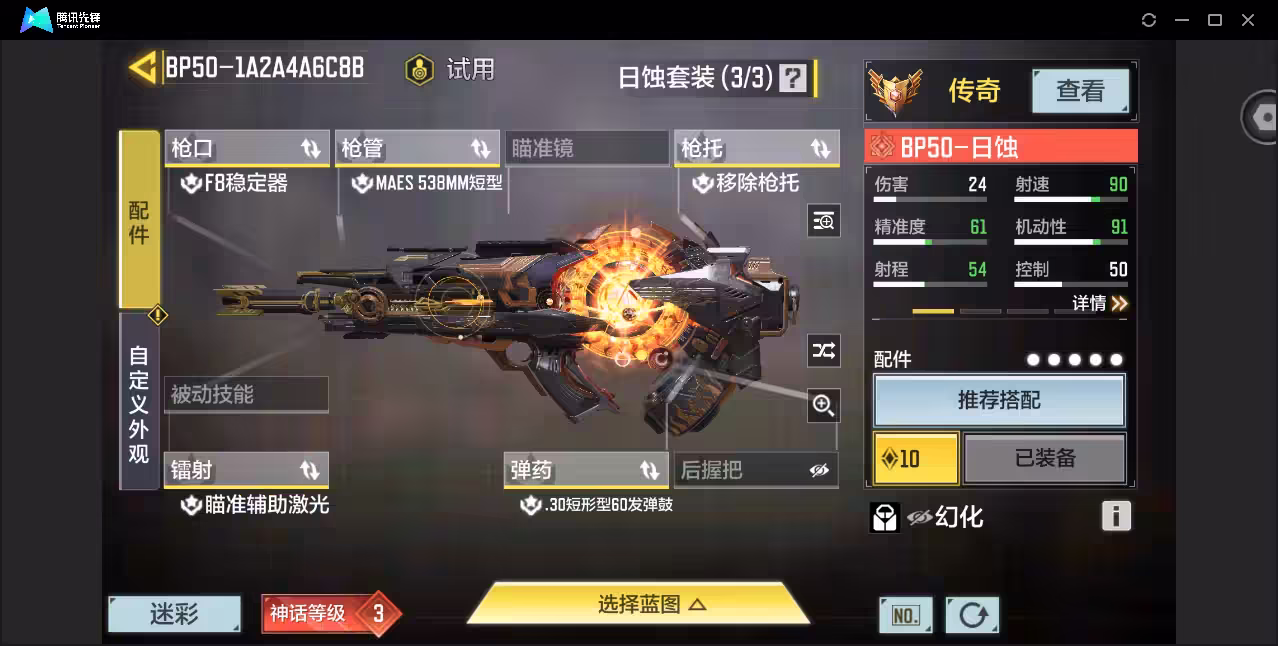Change the 枪托 stock attachment slot

click(756, 149)
